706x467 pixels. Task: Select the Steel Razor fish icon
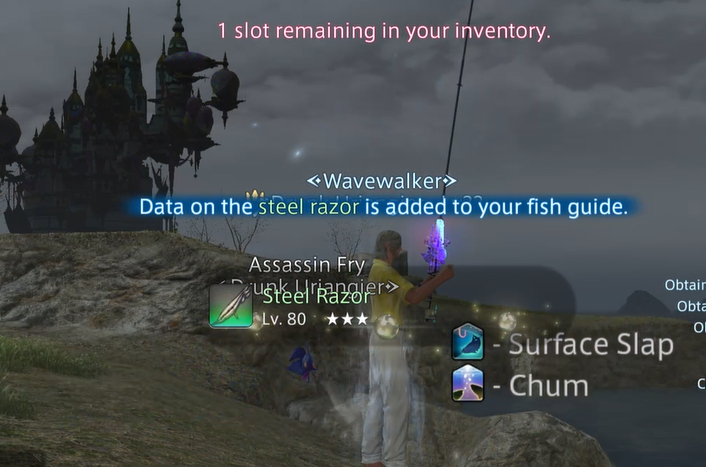231,305
